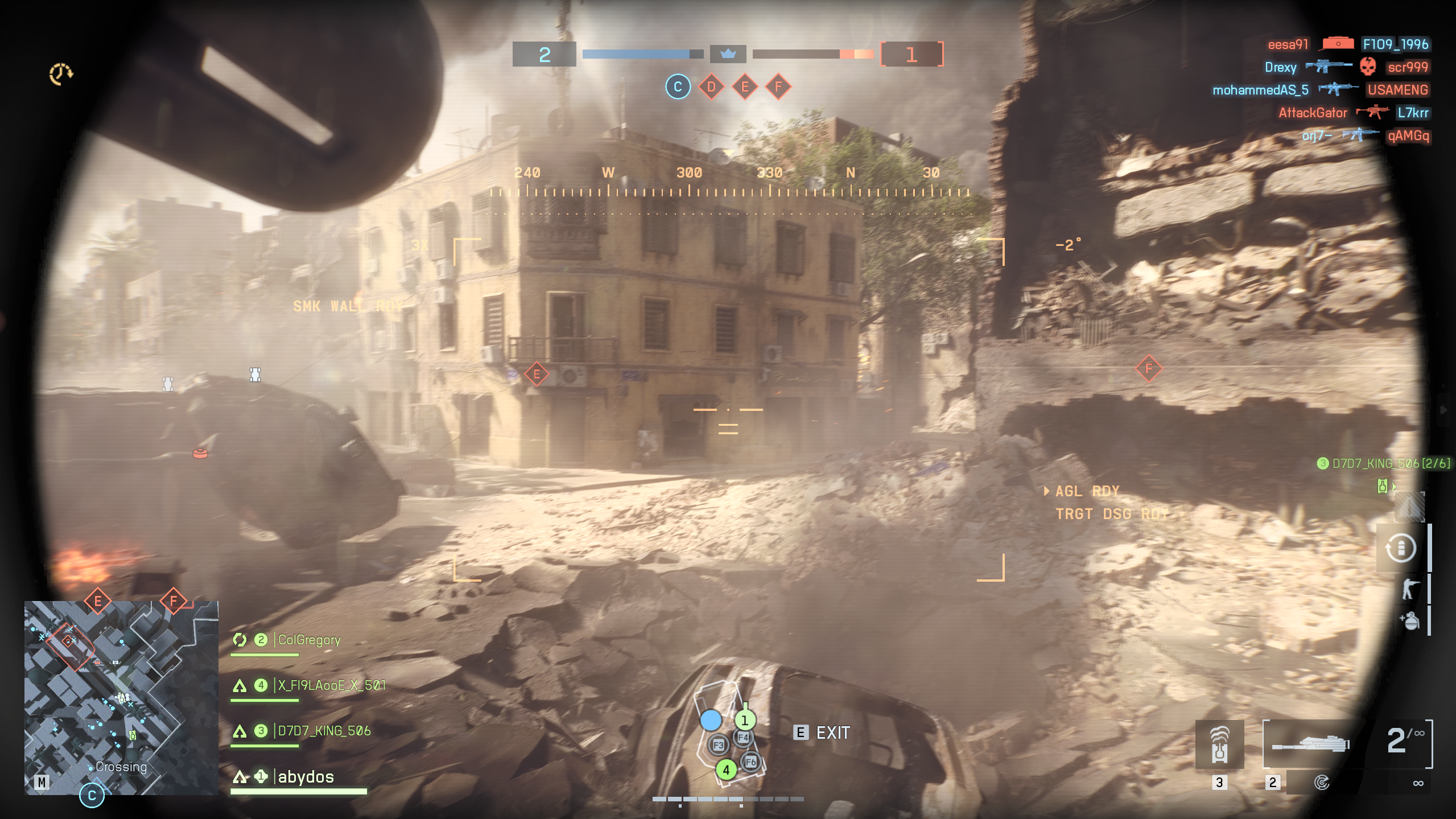Click the AttackGator kill feed entry
1456x819 pixels.
coord(1313,113)
